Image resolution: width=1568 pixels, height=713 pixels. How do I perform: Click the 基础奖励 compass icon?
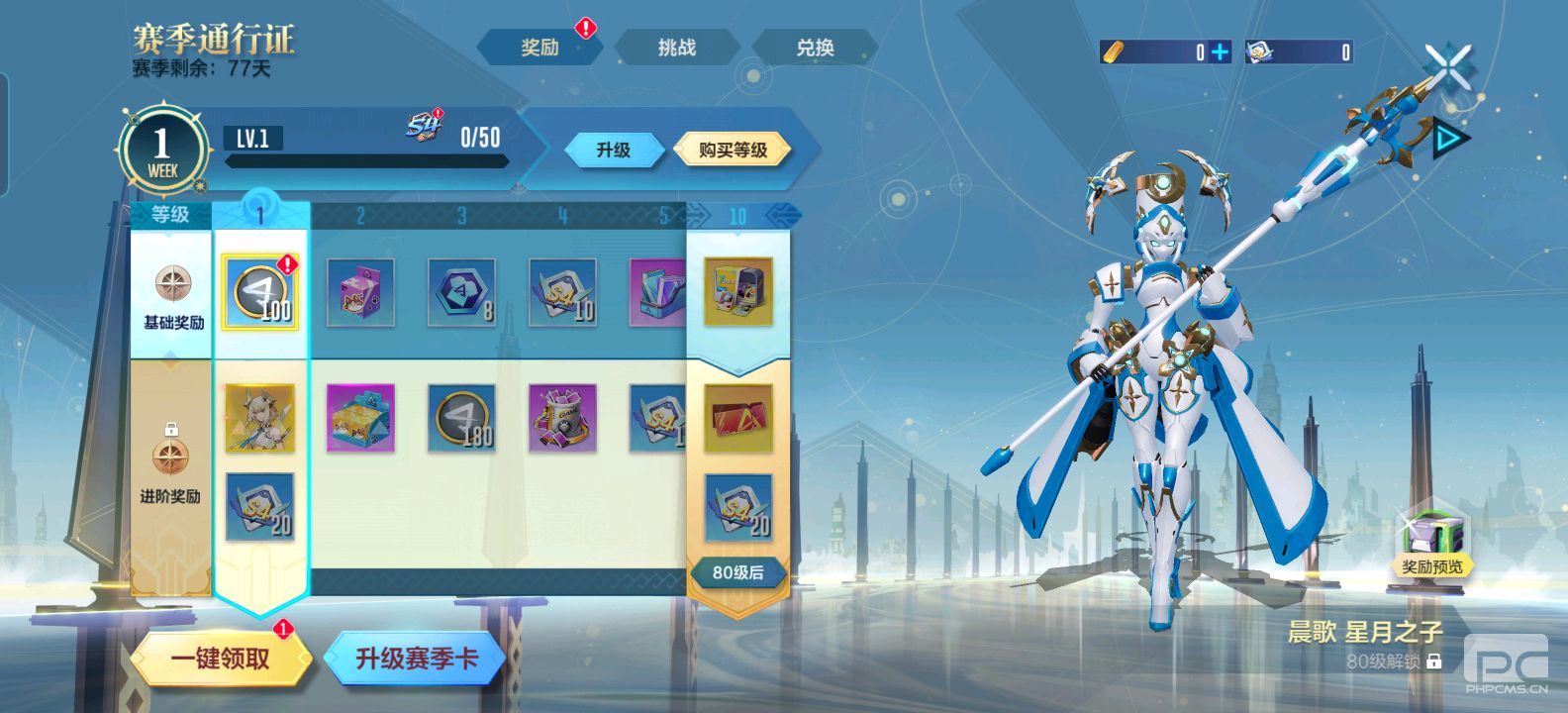click(174, 281)
